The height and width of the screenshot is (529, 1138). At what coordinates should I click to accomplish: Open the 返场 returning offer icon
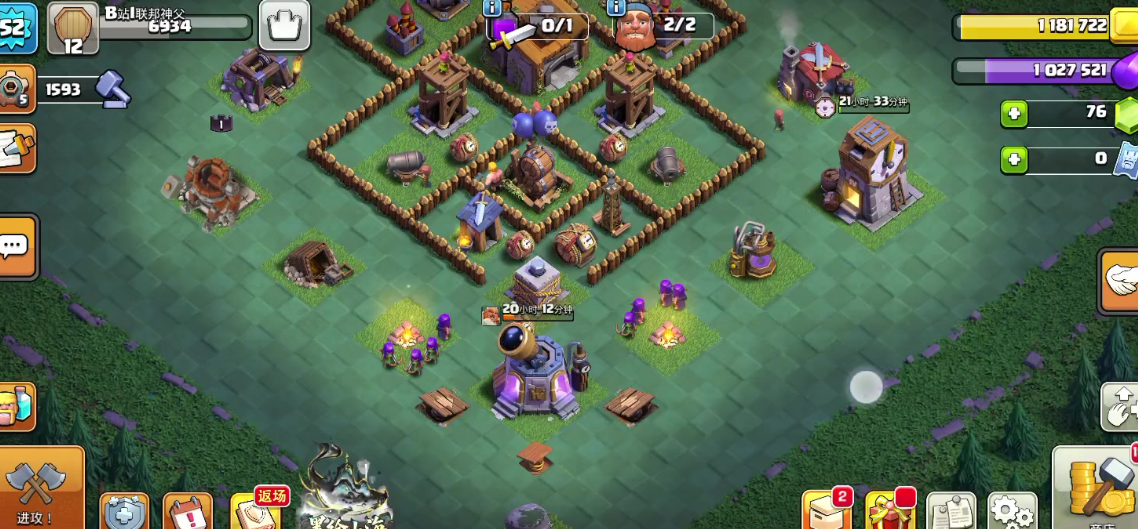(255, 510)
